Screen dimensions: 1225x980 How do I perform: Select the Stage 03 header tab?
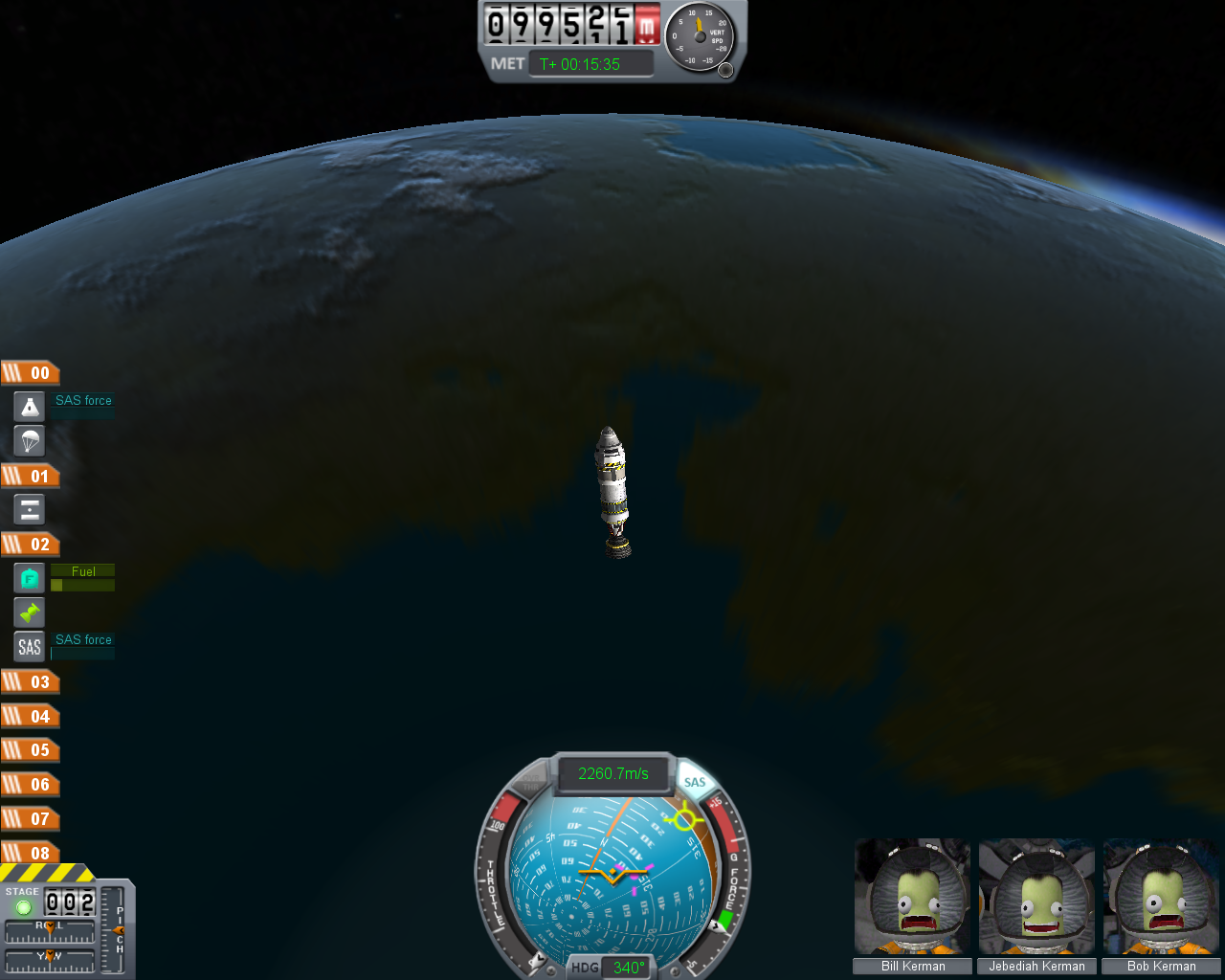pos(31,682)
